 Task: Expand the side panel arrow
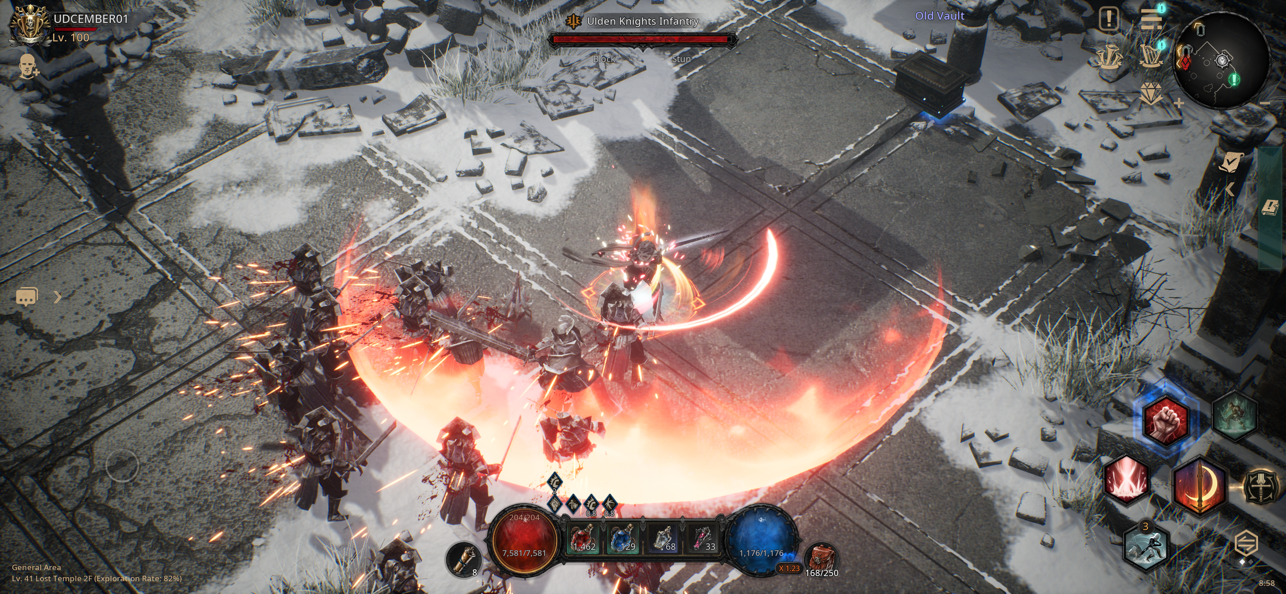[x=1230, y=188]
